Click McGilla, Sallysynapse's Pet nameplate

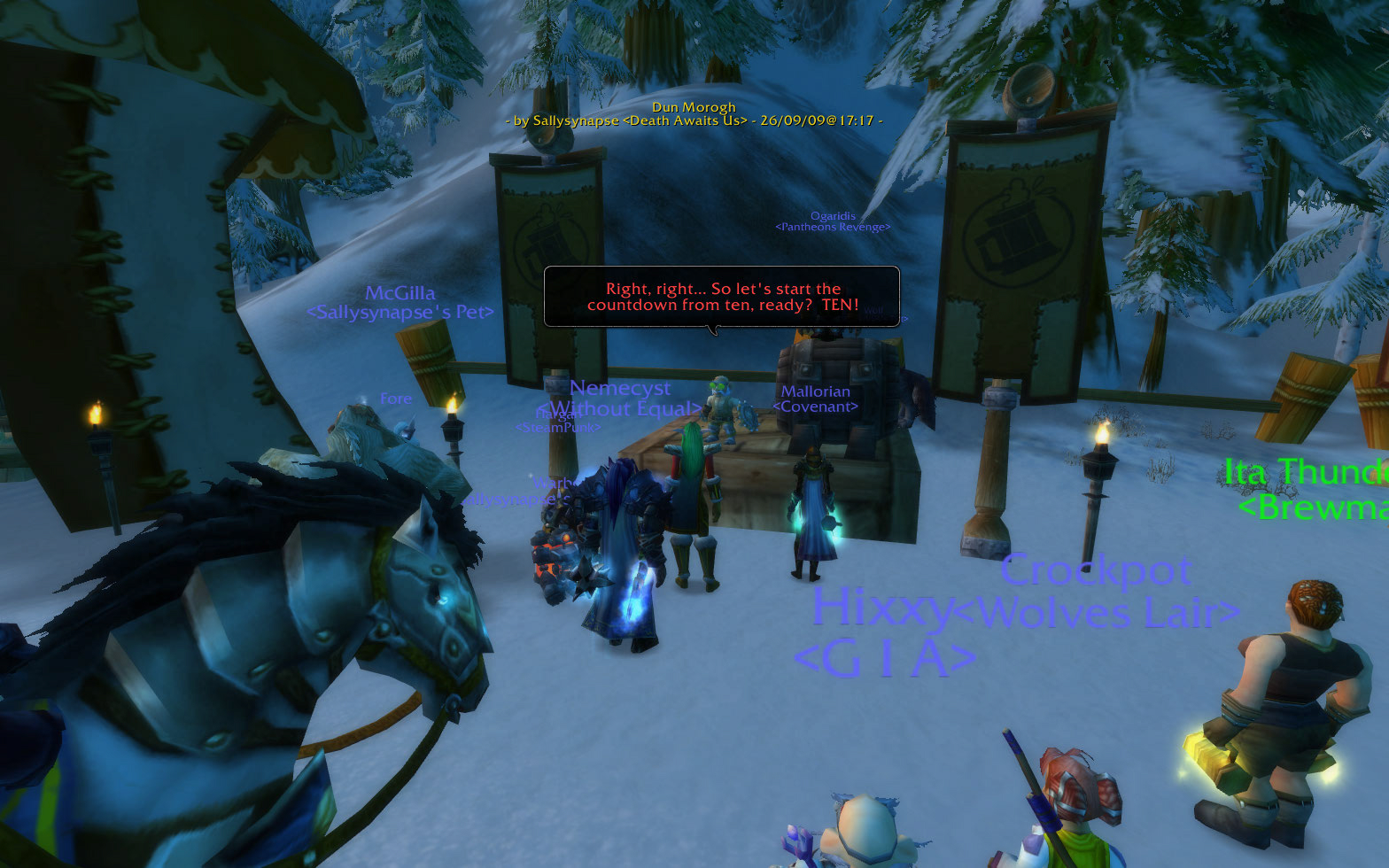pos(400,301)
